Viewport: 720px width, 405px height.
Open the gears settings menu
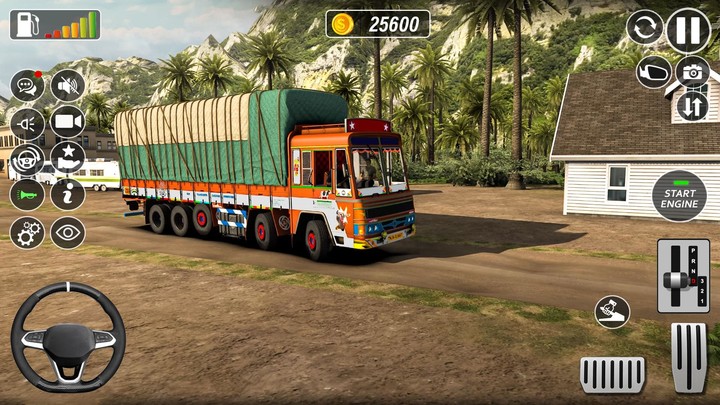coord(26,232)
